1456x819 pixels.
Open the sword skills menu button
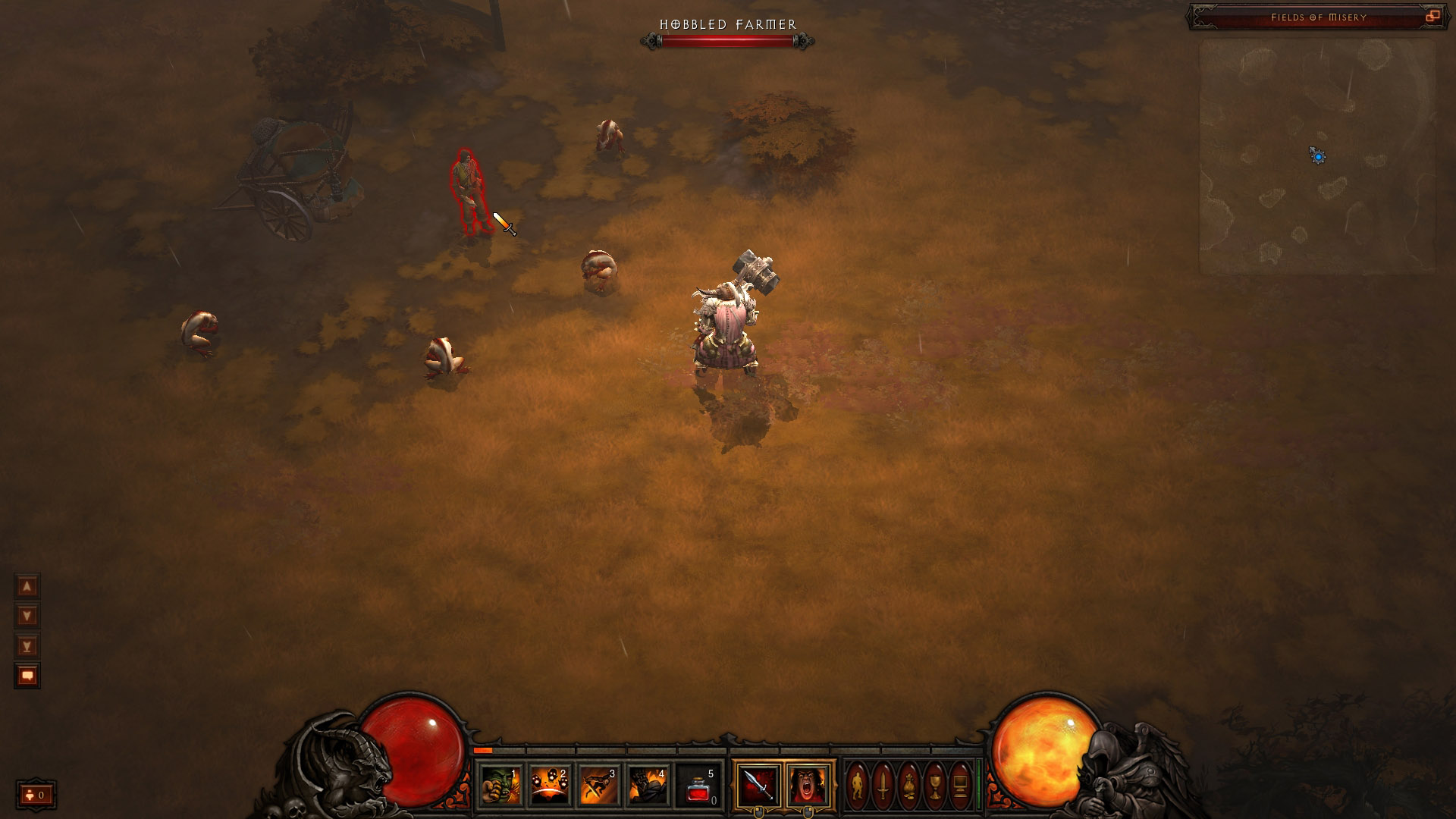coord(883,785)
